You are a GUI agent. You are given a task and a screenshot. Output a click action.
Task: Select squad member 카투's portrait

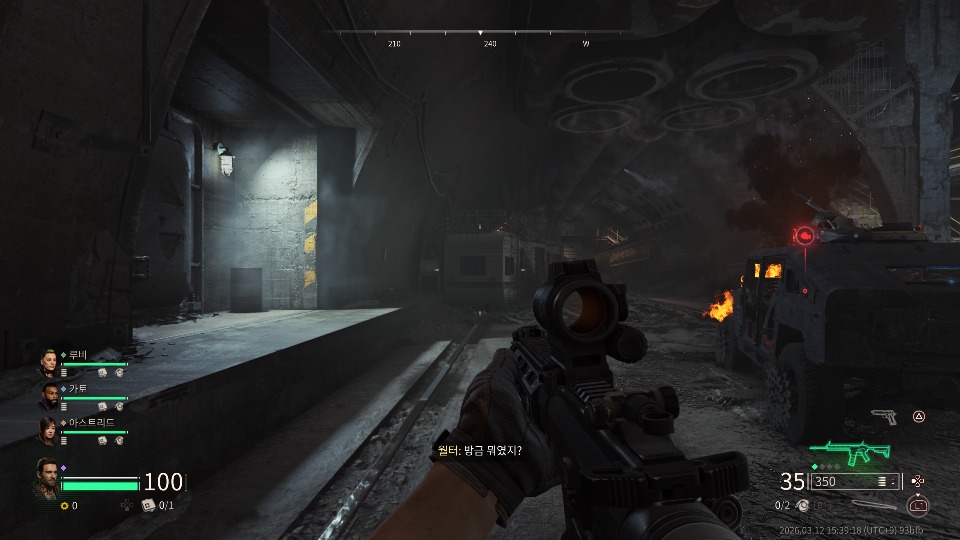click(50, 396)
